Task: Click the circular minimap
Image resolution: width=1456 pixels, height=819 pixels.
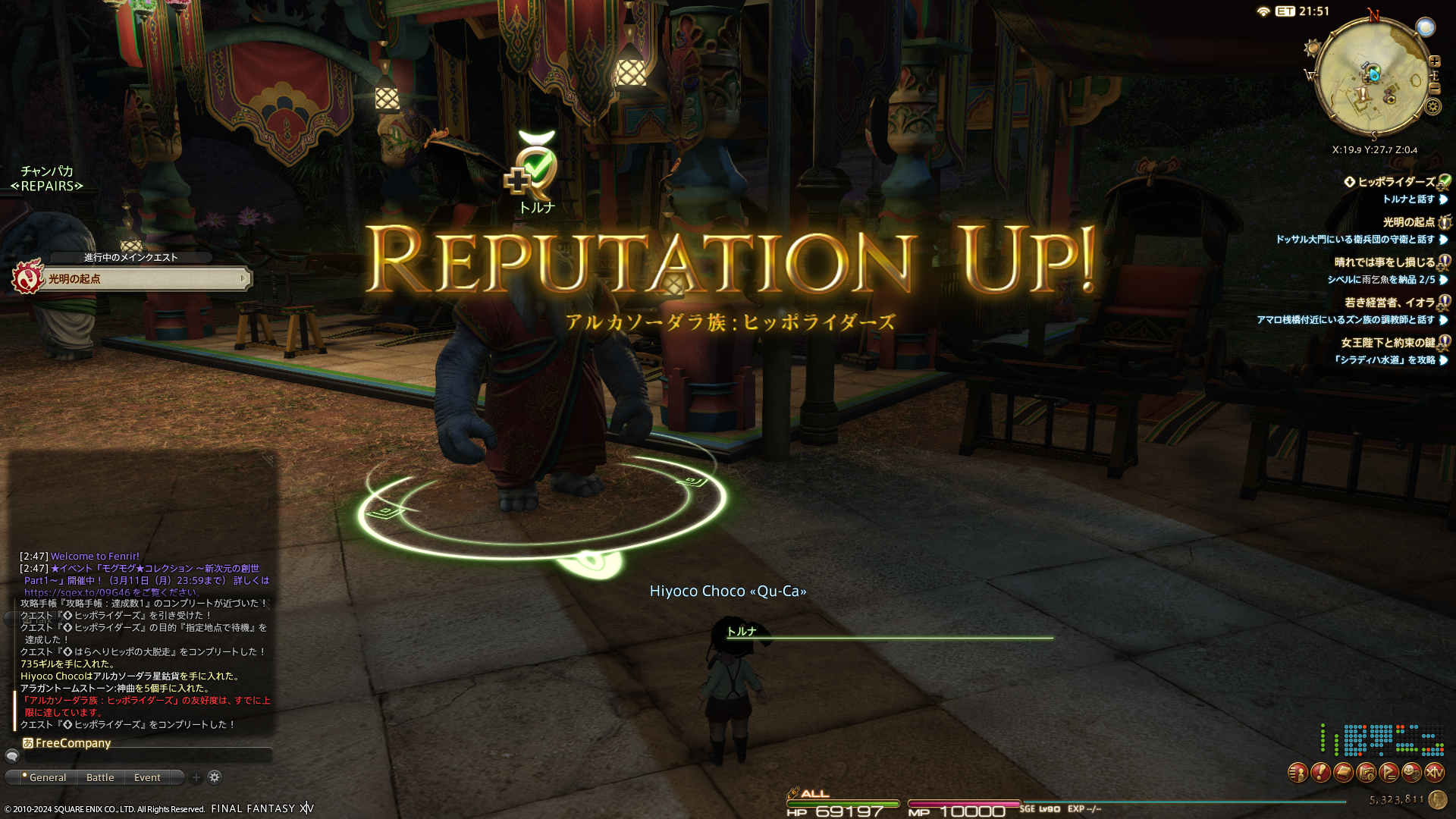Action: (1373, 76)
